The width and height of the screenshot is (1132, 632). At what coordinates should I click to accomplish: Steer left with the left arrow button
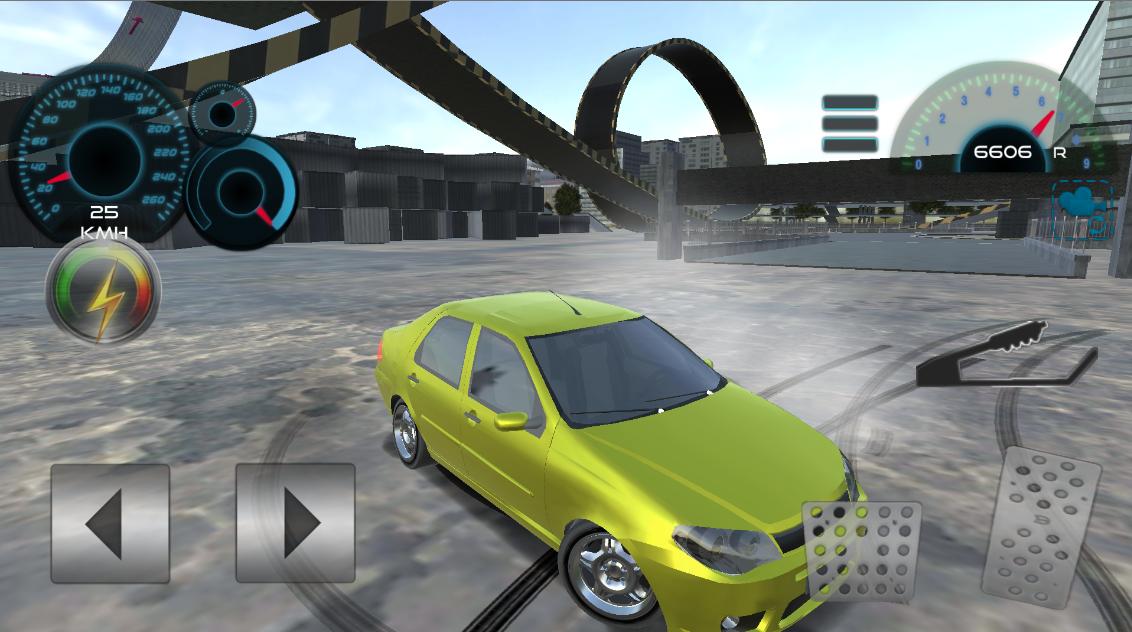(110, 523)
